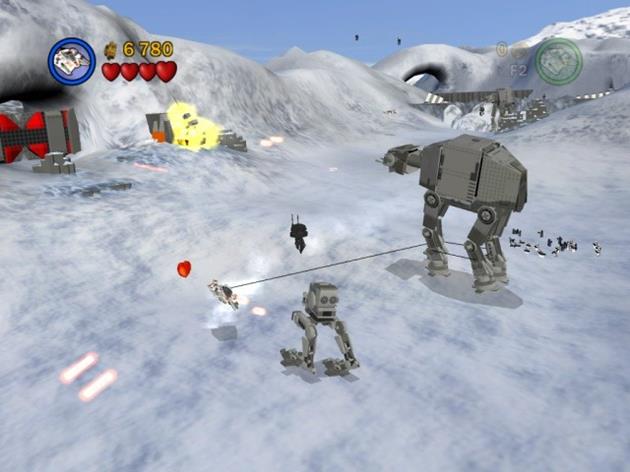Click player one's snowspeeder portrait
The height and width of the screenshot is (472, 630).
click(72, 61)
